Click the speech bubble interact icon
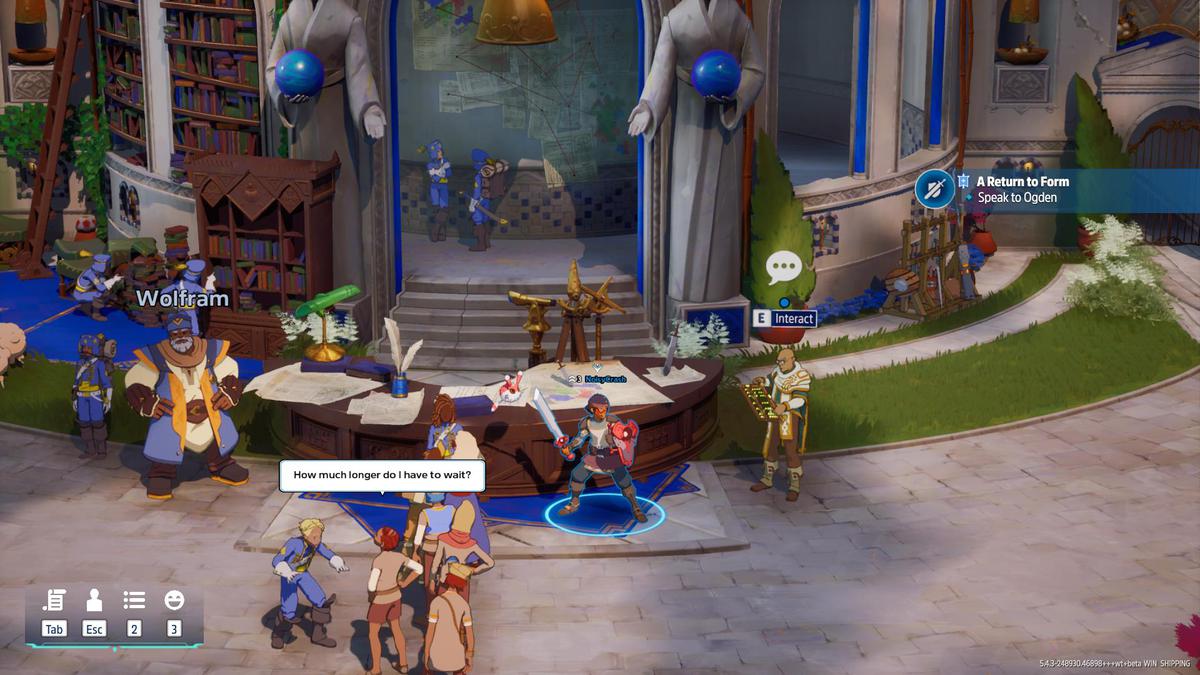1200x675 pixels. 784,268
